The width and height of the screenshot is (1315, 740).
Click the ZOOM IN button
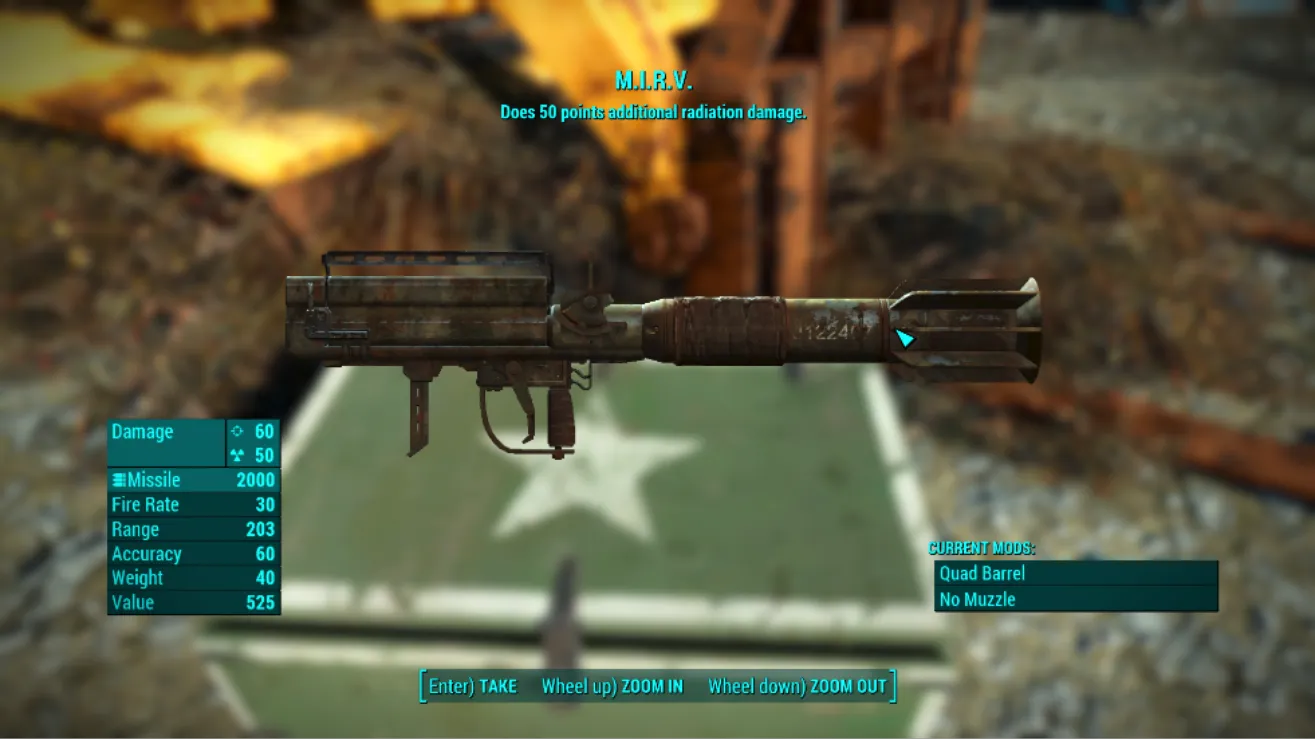click(612, 687)
